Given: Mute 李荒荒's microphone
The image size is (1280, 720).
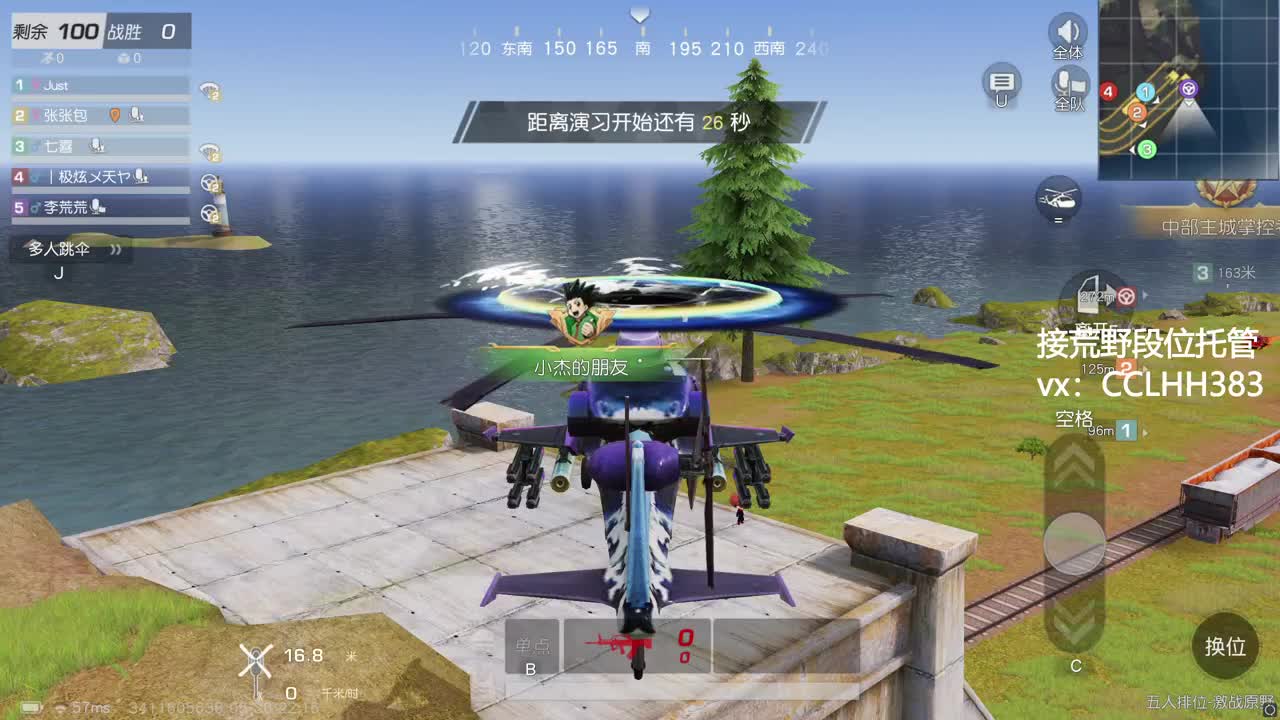Looking at the screenshot, I should point(97,207).
